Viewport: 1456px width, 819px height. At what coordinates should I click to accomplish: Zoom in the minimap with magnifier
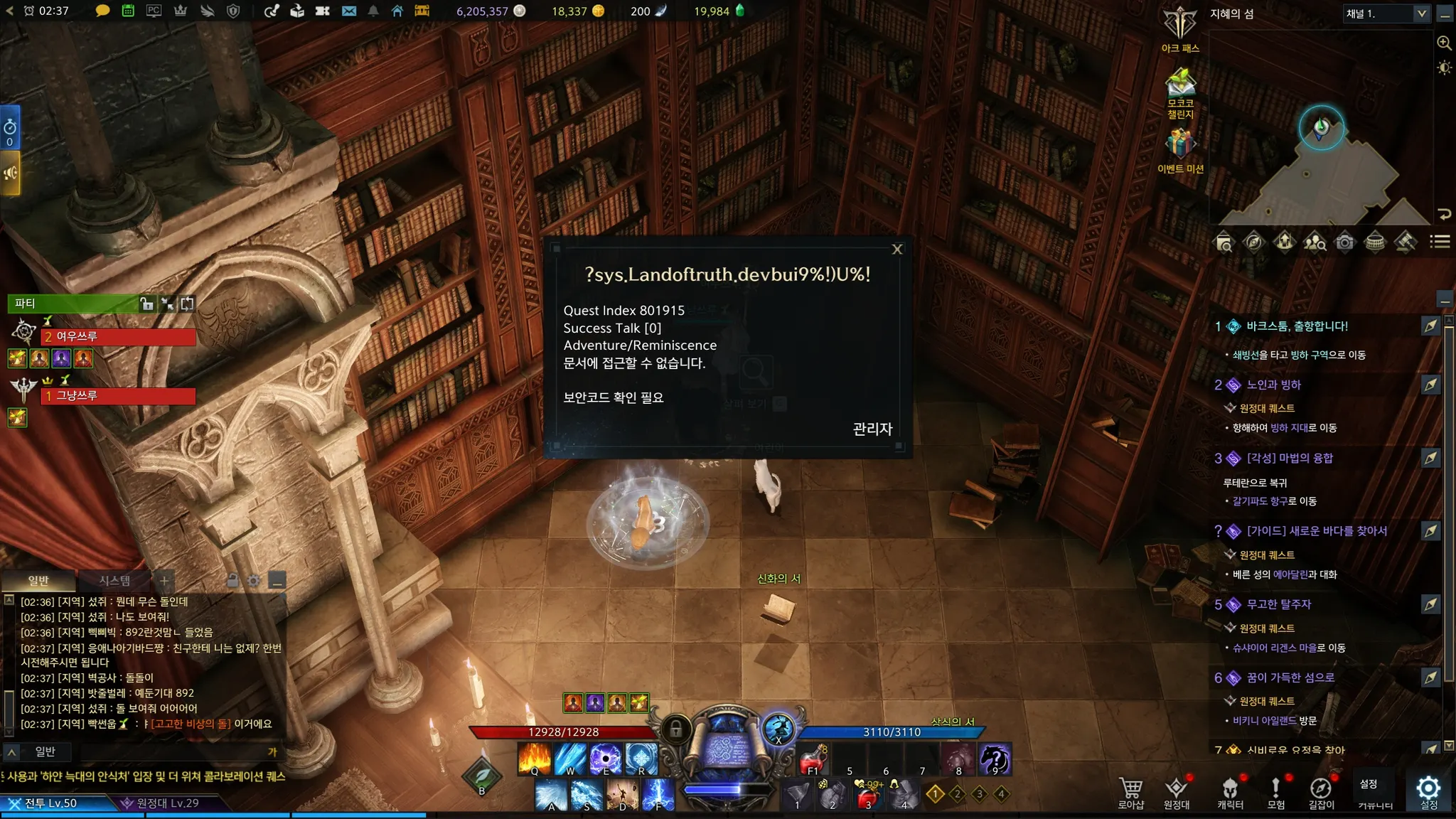coord(1444,43)
